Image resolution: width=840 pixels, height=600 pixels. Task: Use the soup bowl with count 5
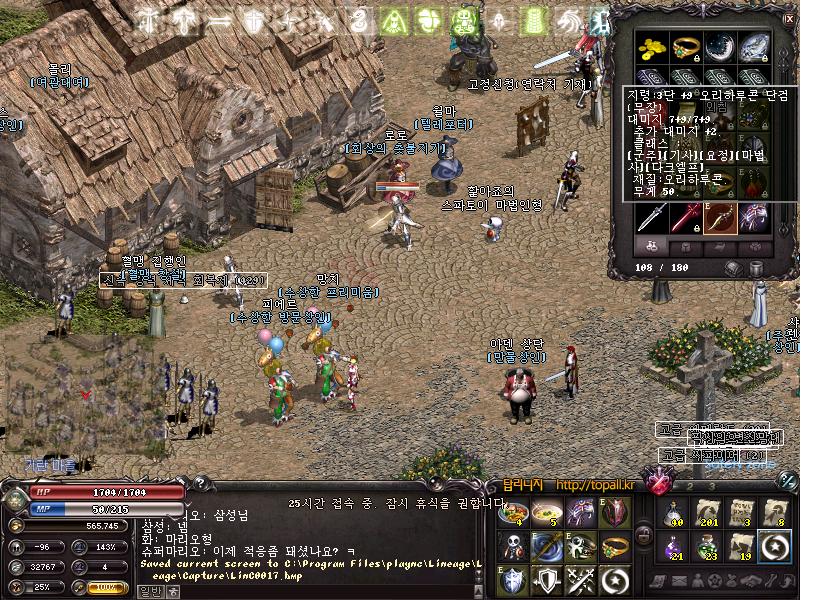tap(546, 512)
